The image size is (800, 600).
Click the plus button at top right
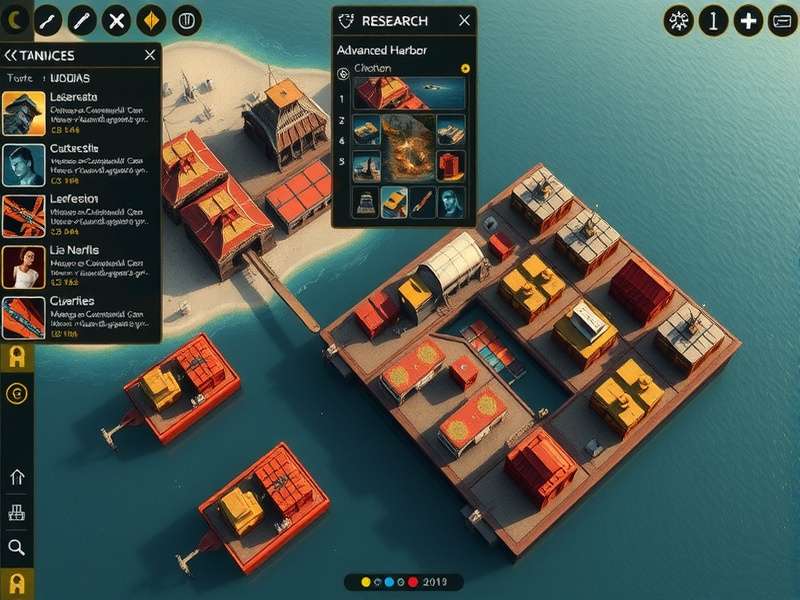click(x=748, y=21)
